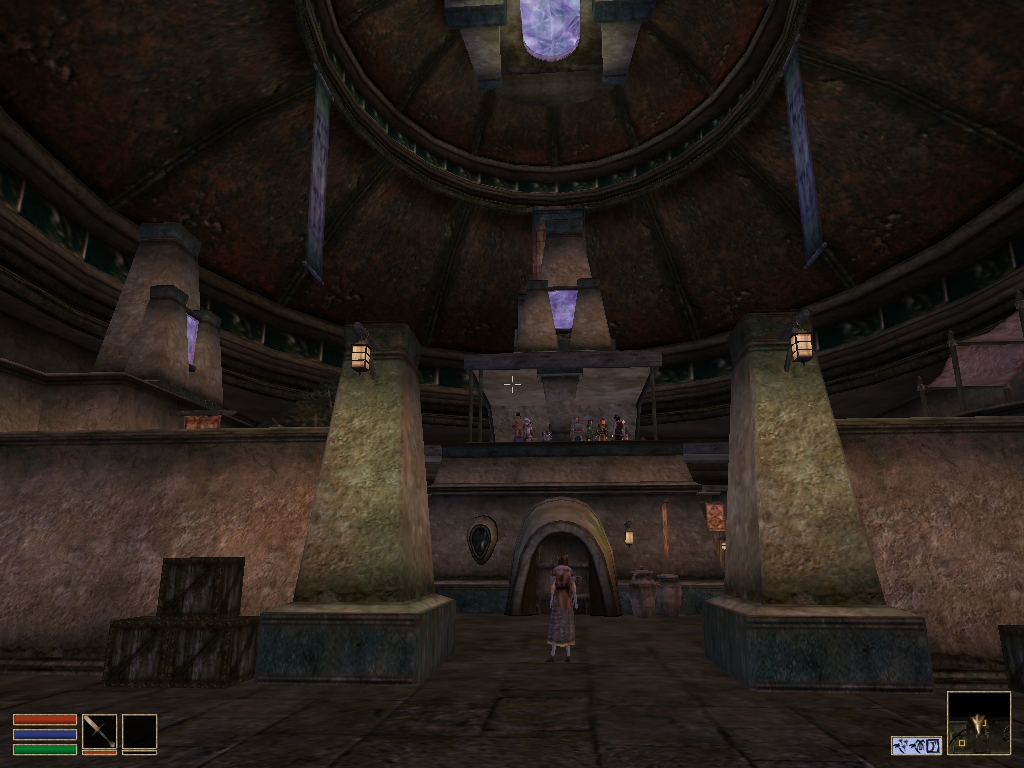This screenshot has height=768, width=1024.
Task: Click the equipped dagger weapon icon
Action: click(x=99, y=731)
